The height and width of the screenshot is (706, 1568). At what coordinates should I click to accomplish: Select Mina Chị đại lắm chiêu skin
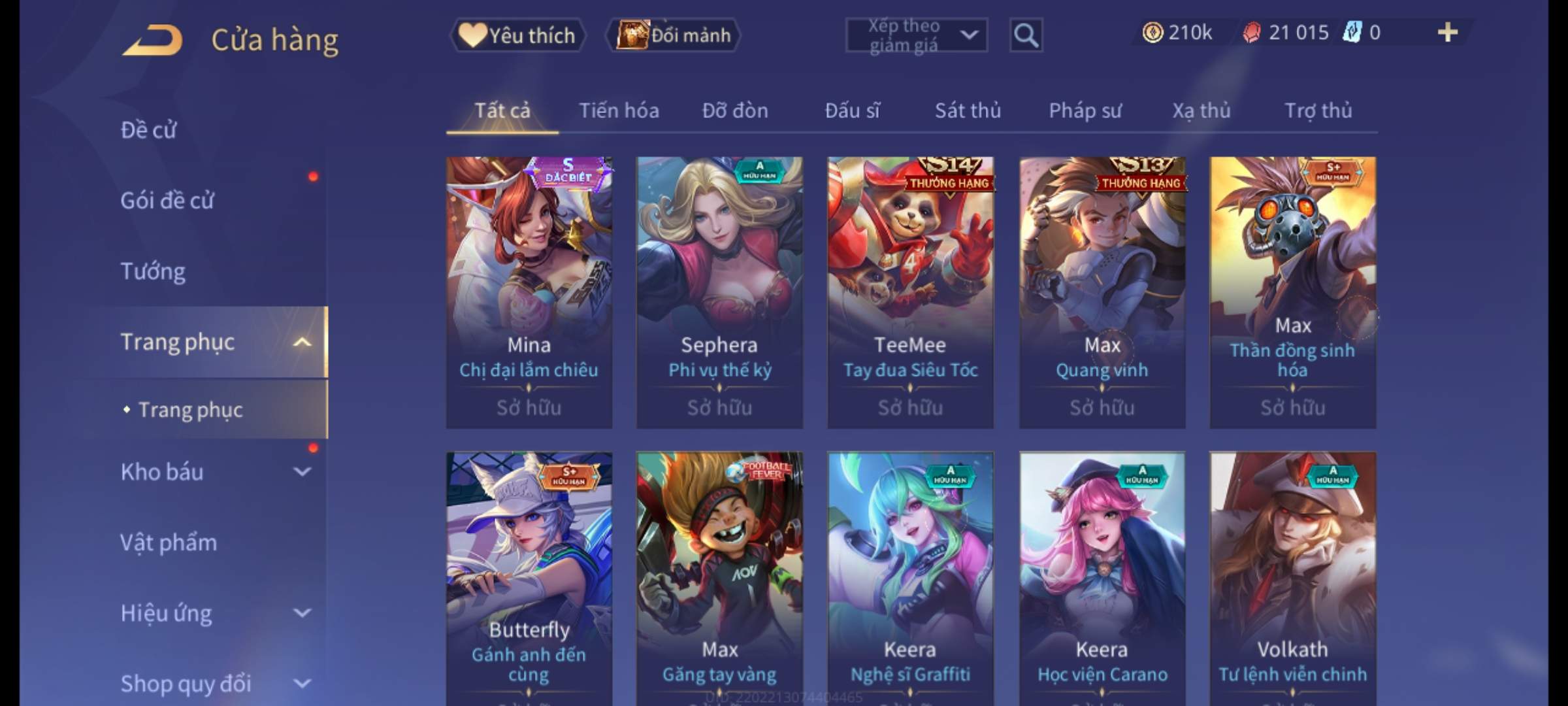pyautogui.click(x=529, y=292)
